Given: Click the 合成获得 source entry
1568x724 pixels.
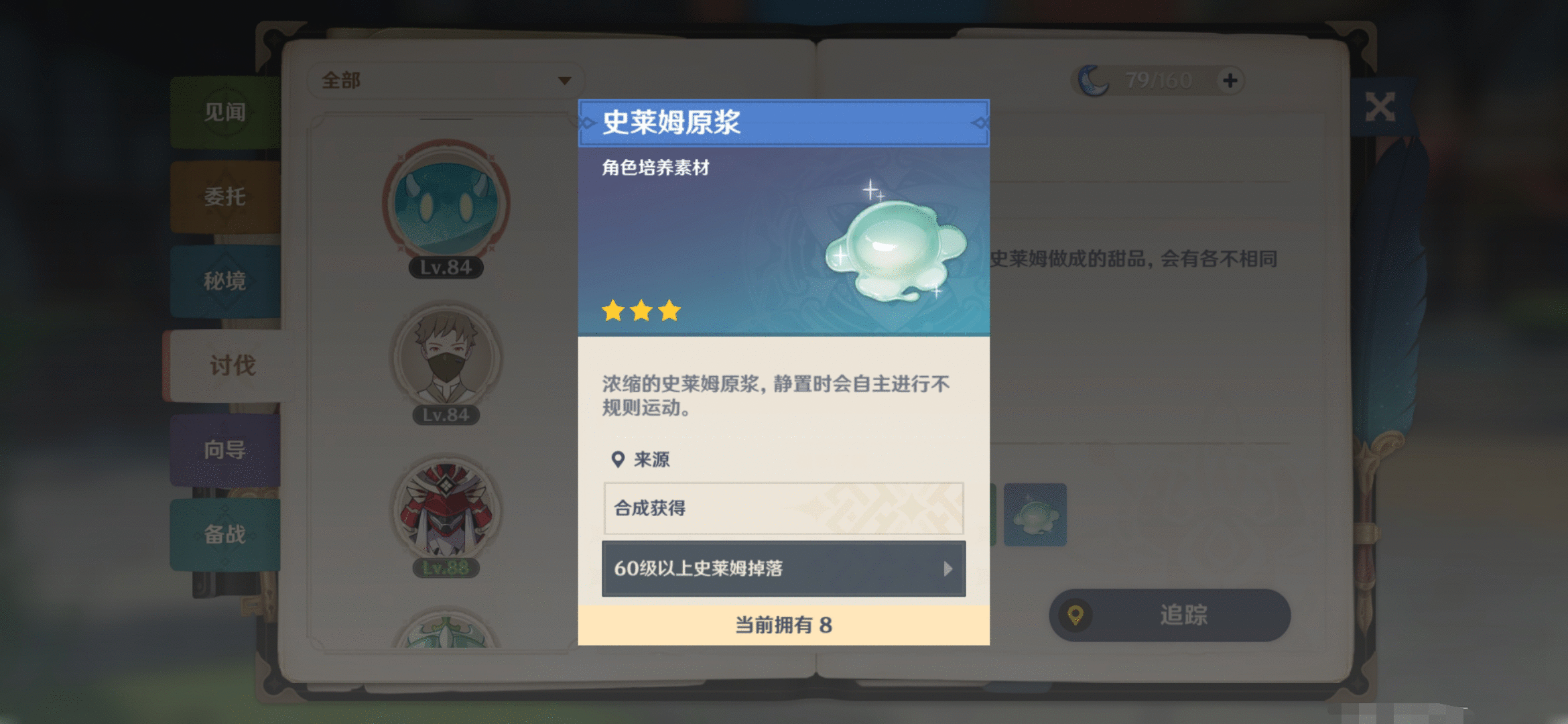Looking at the screenshot, I should tap(783, 508).
